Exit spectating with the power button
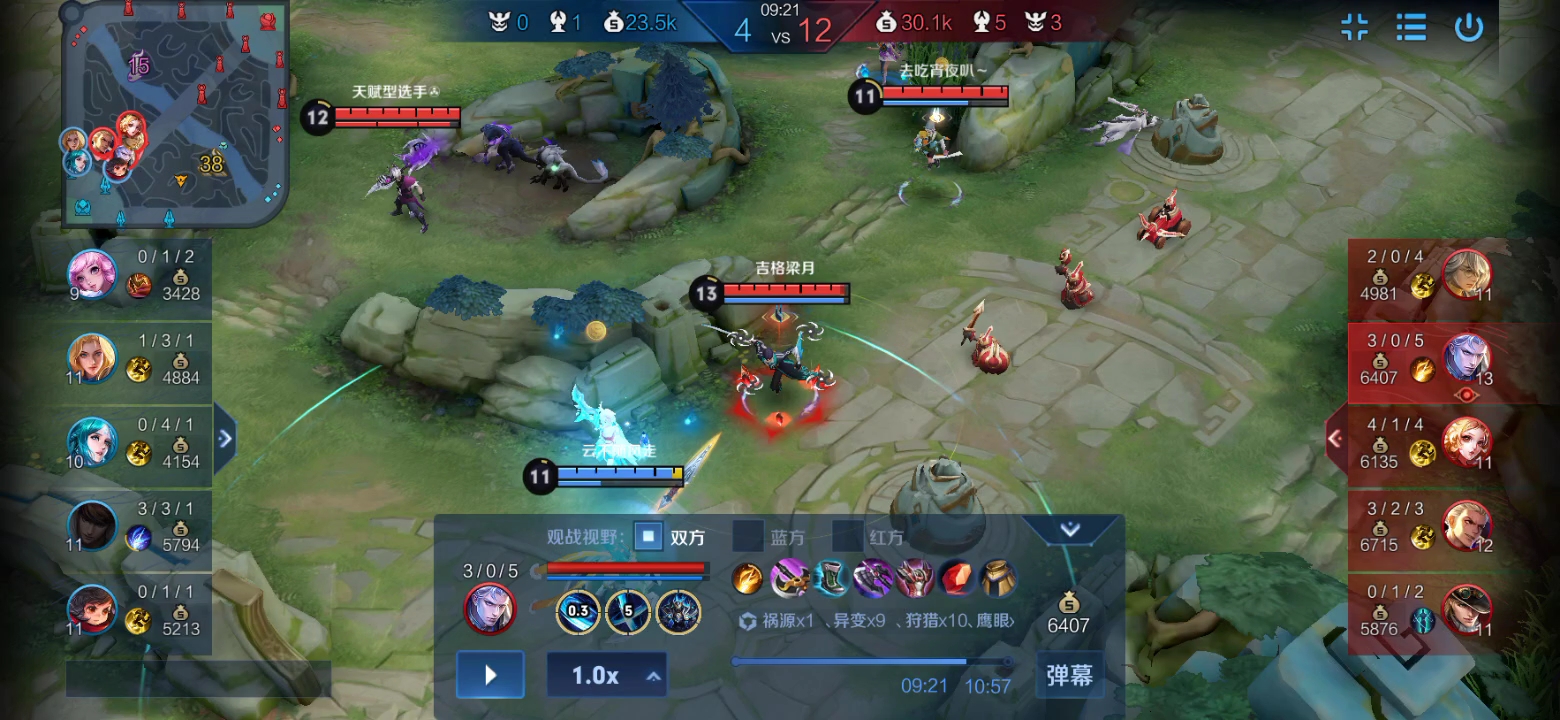 tap(1468, 27)
